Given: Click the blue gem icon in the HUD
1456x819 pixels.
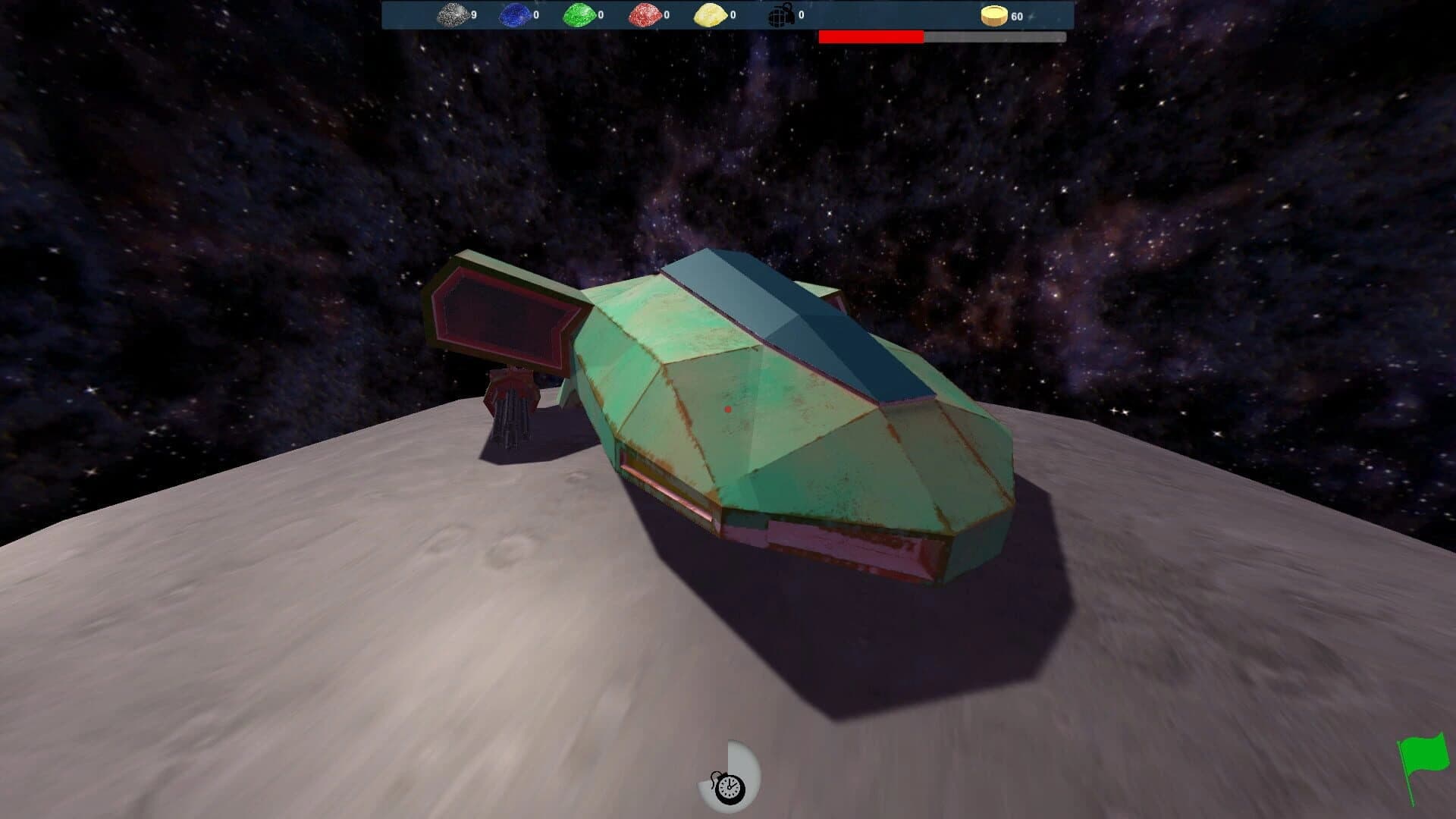Looking at the screenshot, I should pos(516,14).
